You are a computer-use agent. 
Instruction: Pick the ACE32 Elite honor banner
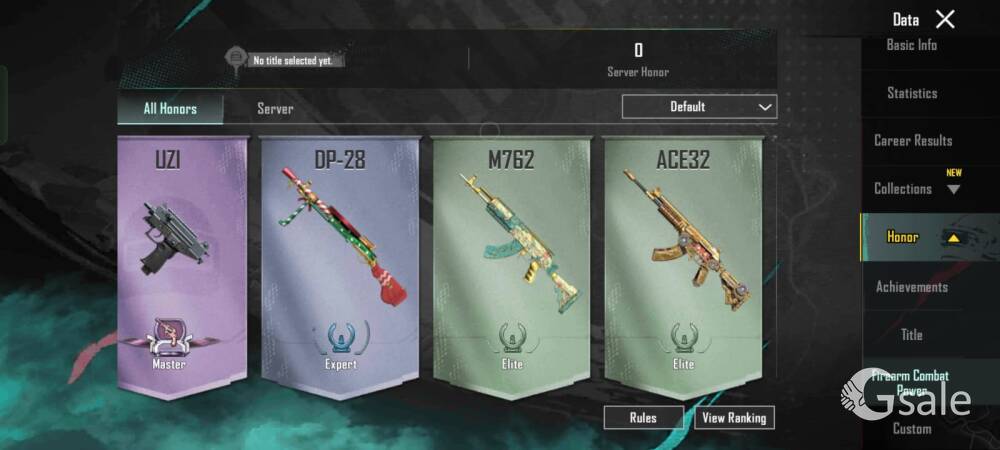(683, 265)
